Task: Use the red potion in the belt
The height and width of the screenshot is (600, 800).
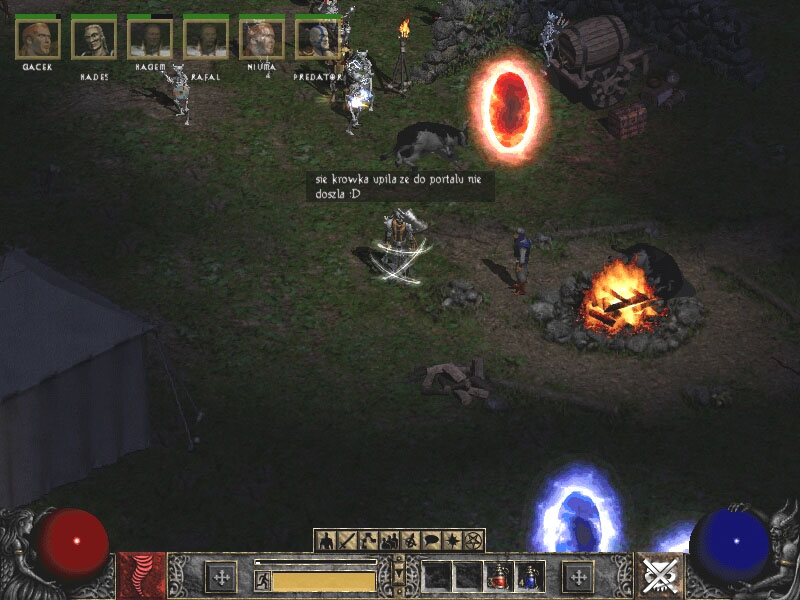Action: (499, 576)
